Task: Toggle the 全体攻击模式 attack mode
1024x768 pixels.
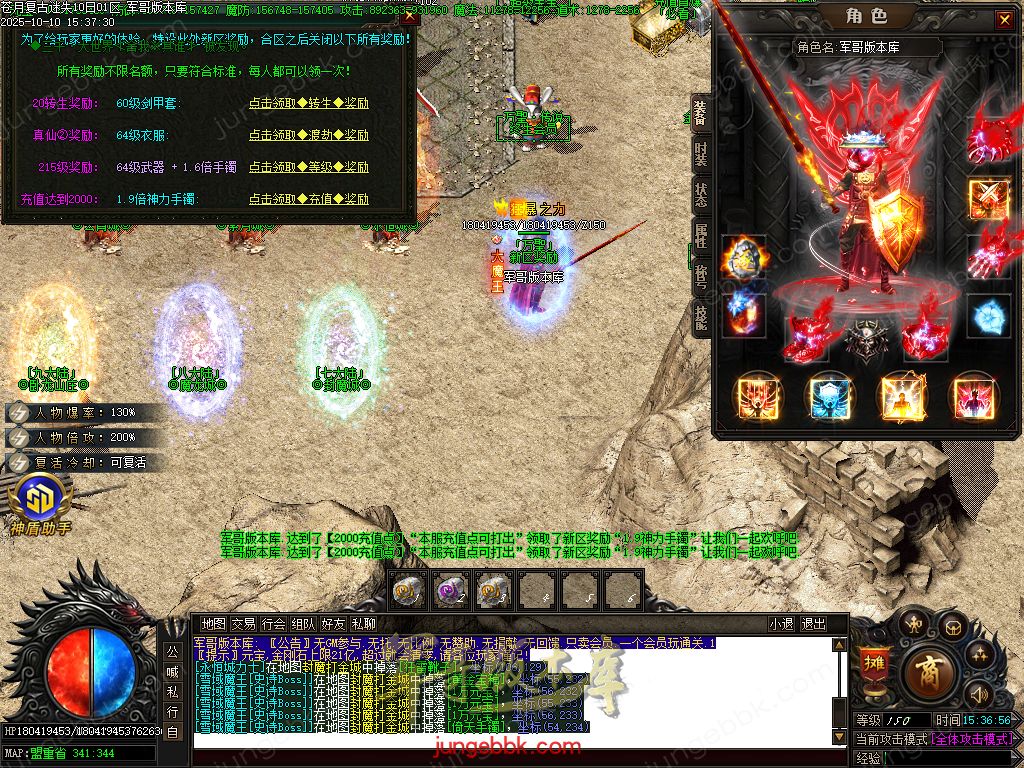Action: click(971, 739)
